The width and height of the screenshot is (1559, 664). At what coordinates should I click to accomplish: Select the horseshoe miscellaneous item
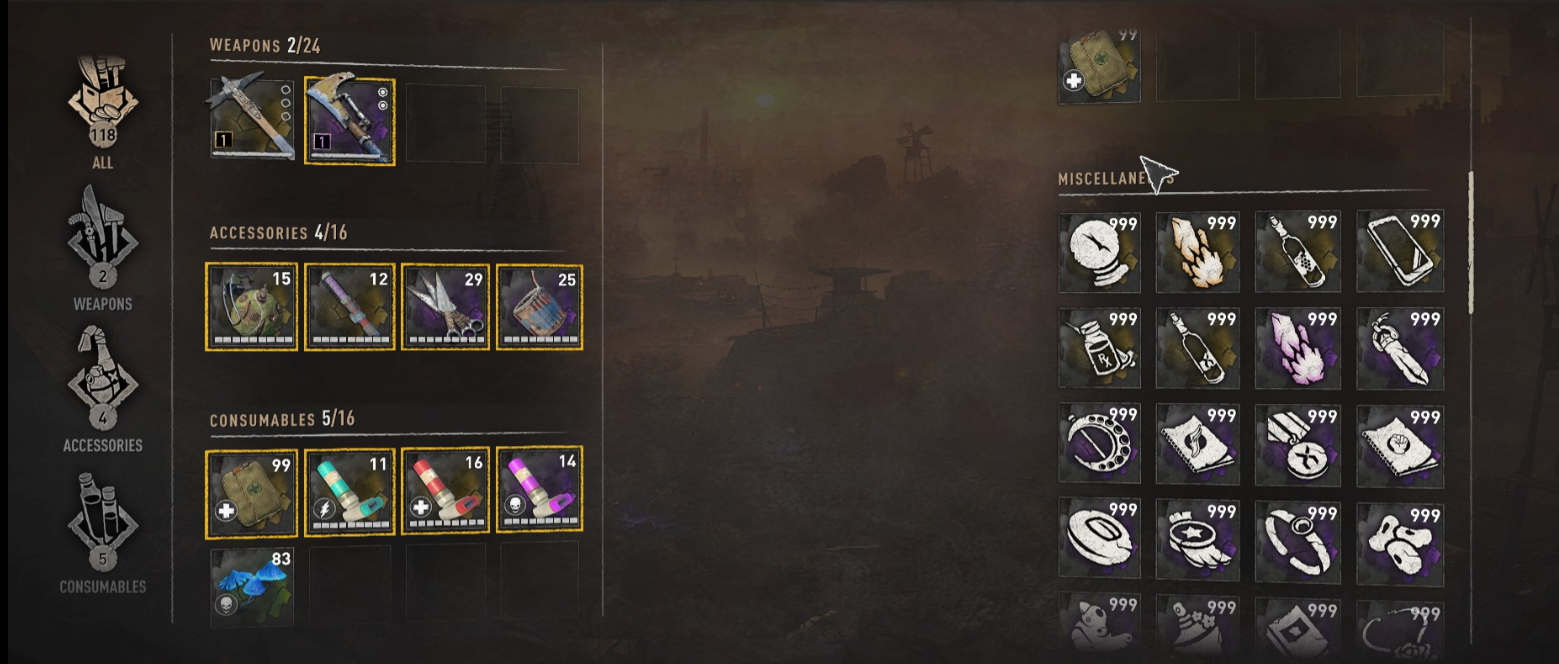(x=1099, y=445)
